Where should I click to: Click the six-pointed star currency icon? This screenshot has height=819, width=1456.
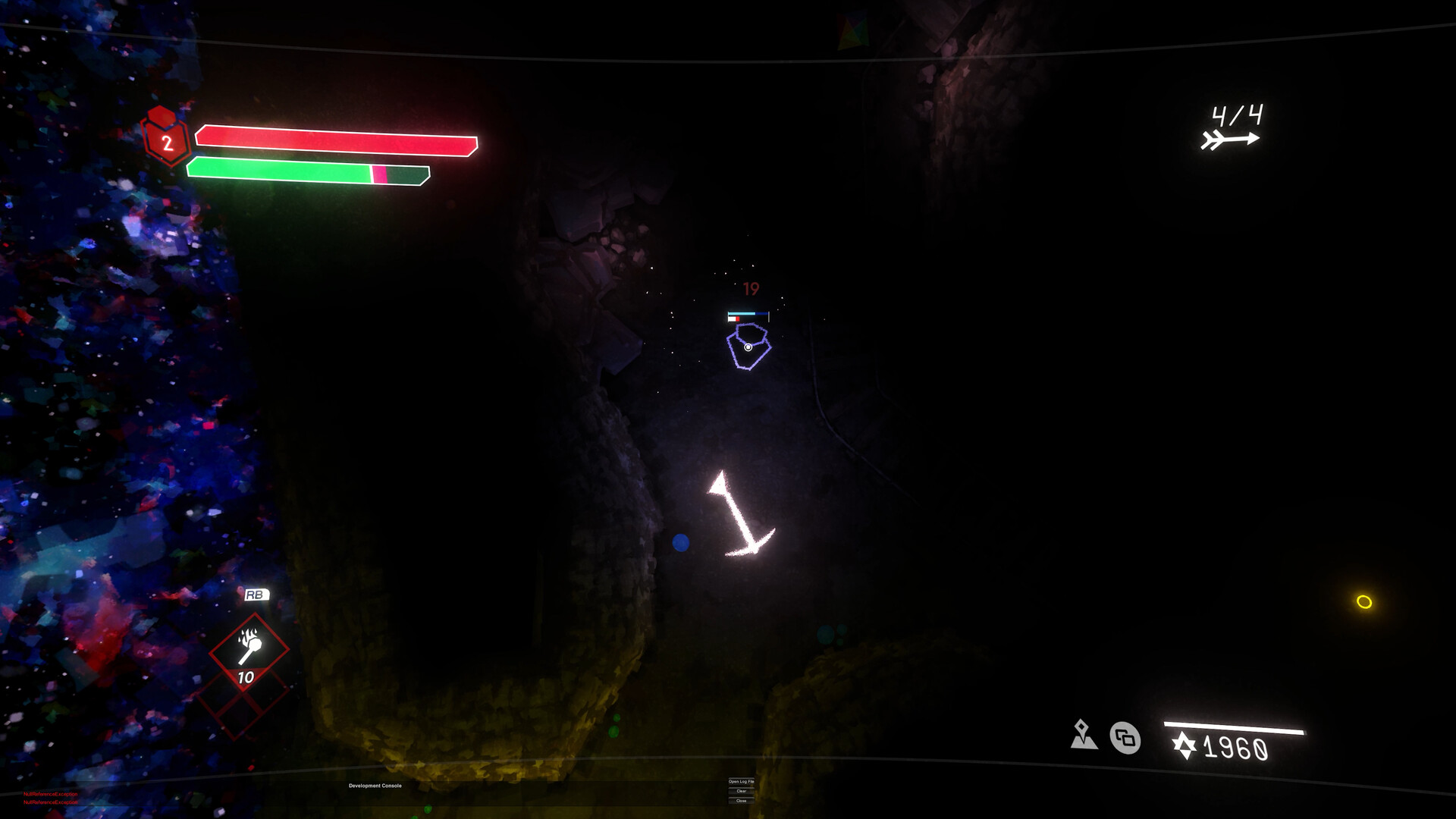tap(1185, 746)
